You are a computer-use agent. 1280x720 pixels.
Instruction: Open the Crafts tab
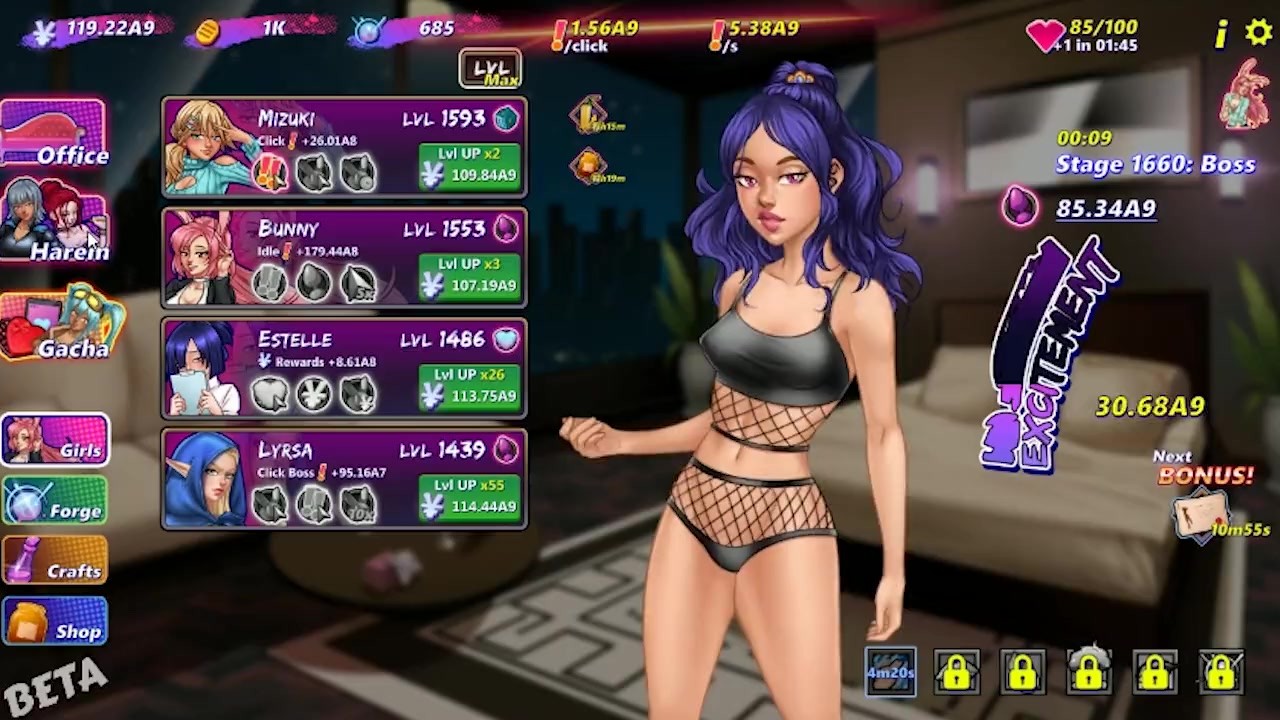(55, 561)
